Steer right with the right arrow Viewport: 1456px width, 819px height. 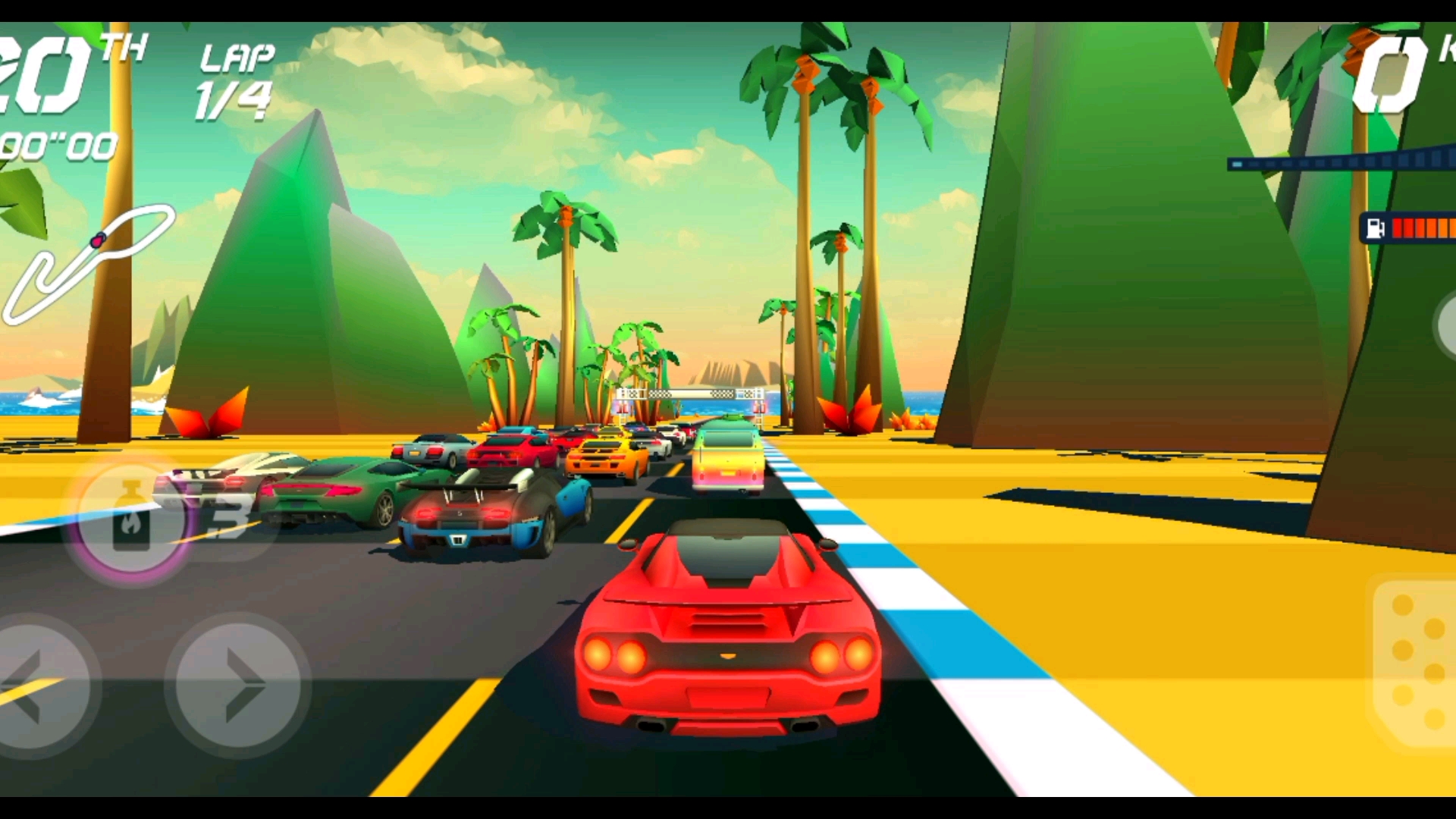click(237, 686)
